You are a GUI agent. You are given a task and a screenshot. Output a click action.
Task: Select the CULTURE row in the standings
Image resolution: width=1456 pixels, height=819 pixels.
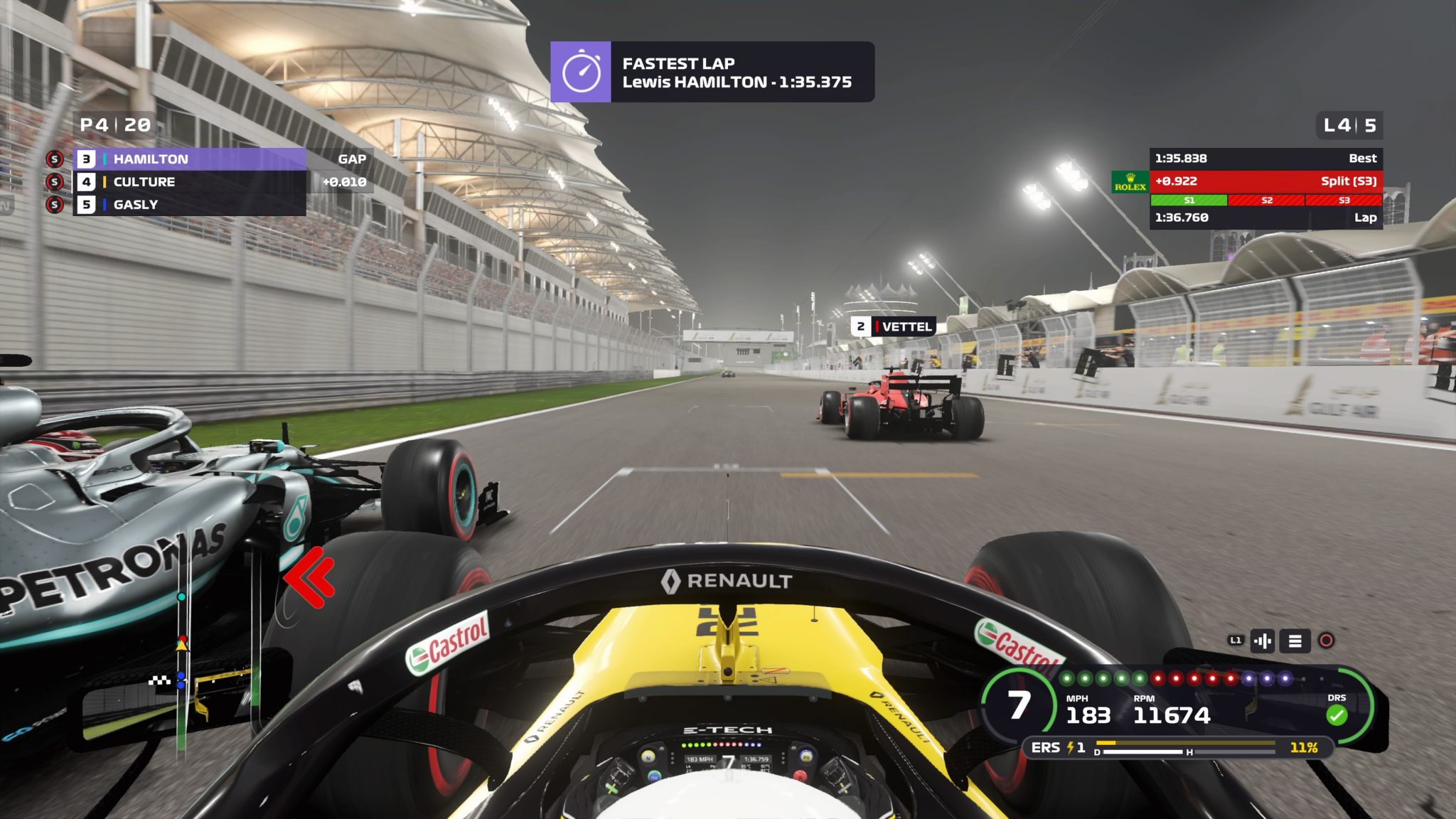coord(191,182)
